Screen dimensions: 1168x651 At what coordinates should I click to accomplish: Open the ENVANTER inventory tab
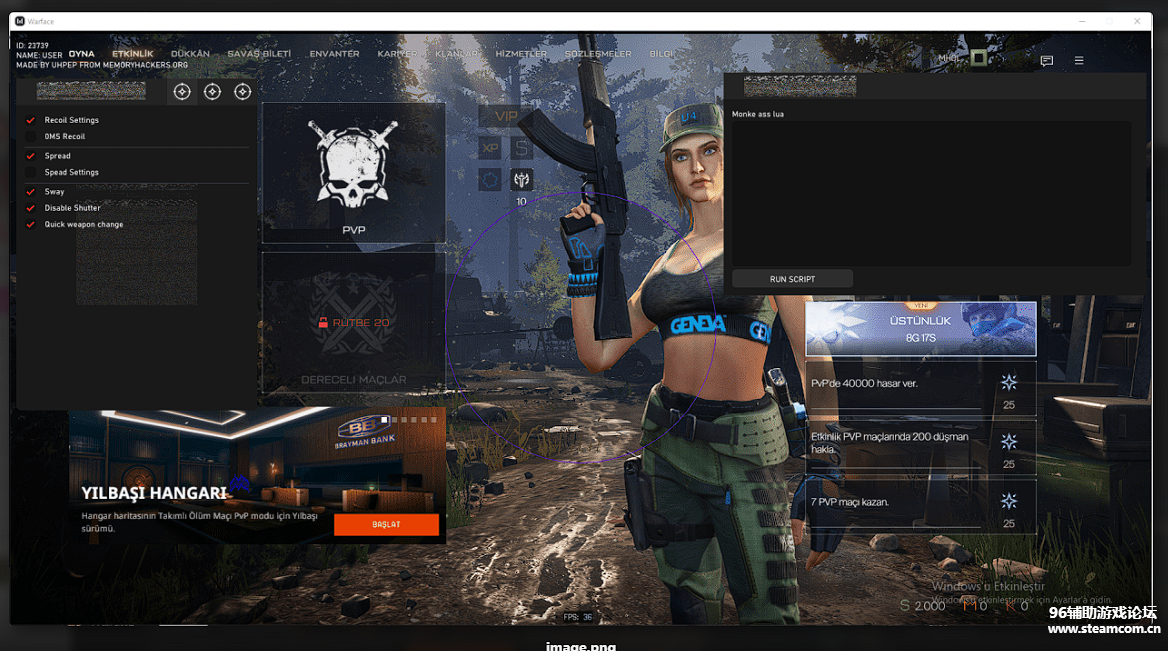(334, 54)
